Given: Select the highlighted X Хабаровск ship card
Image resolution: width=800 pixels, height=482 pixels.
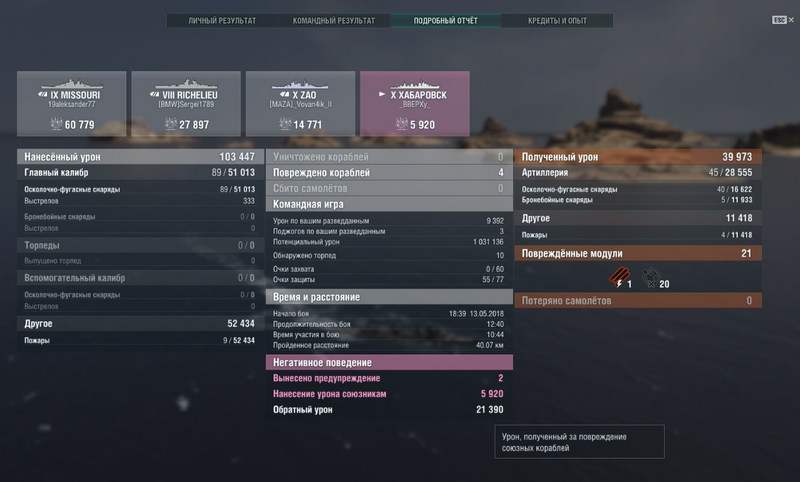Looking at the screenshot, I should pyautogui.click(x=414, y=104).
